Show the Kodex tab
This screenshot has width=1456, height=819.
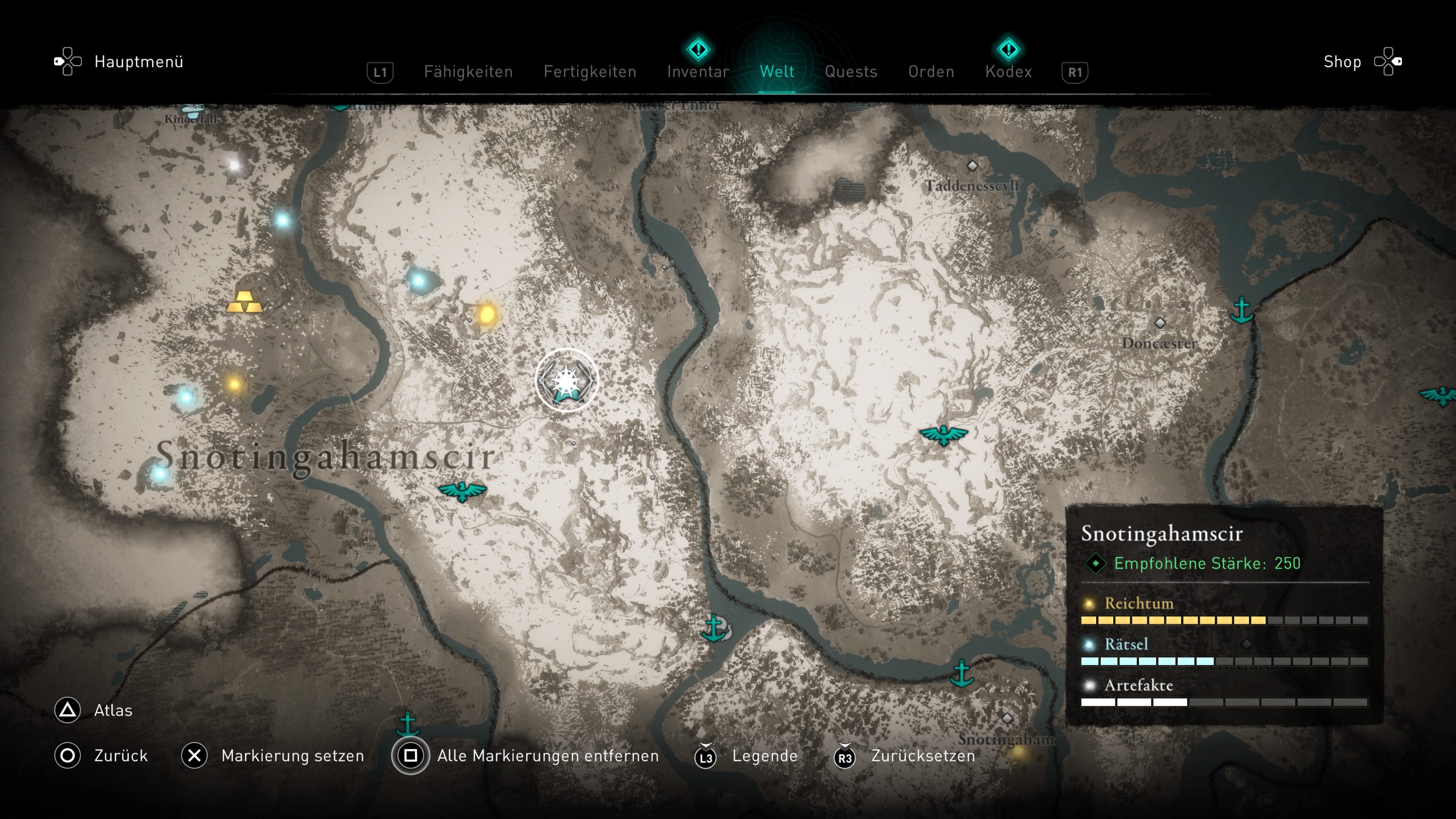pyautogui.click(x=1008, y=72)
